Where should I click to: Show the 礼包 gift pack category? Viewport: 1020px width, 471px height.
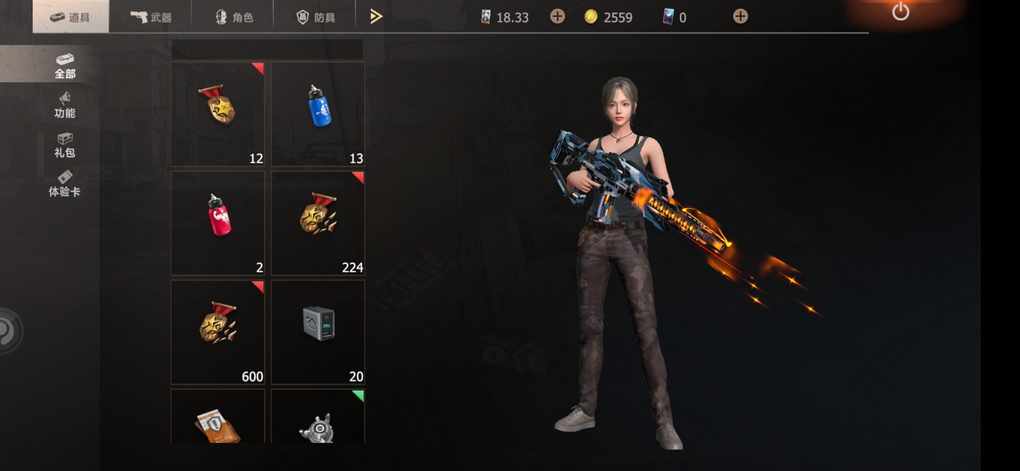click(x=65, y=145)
